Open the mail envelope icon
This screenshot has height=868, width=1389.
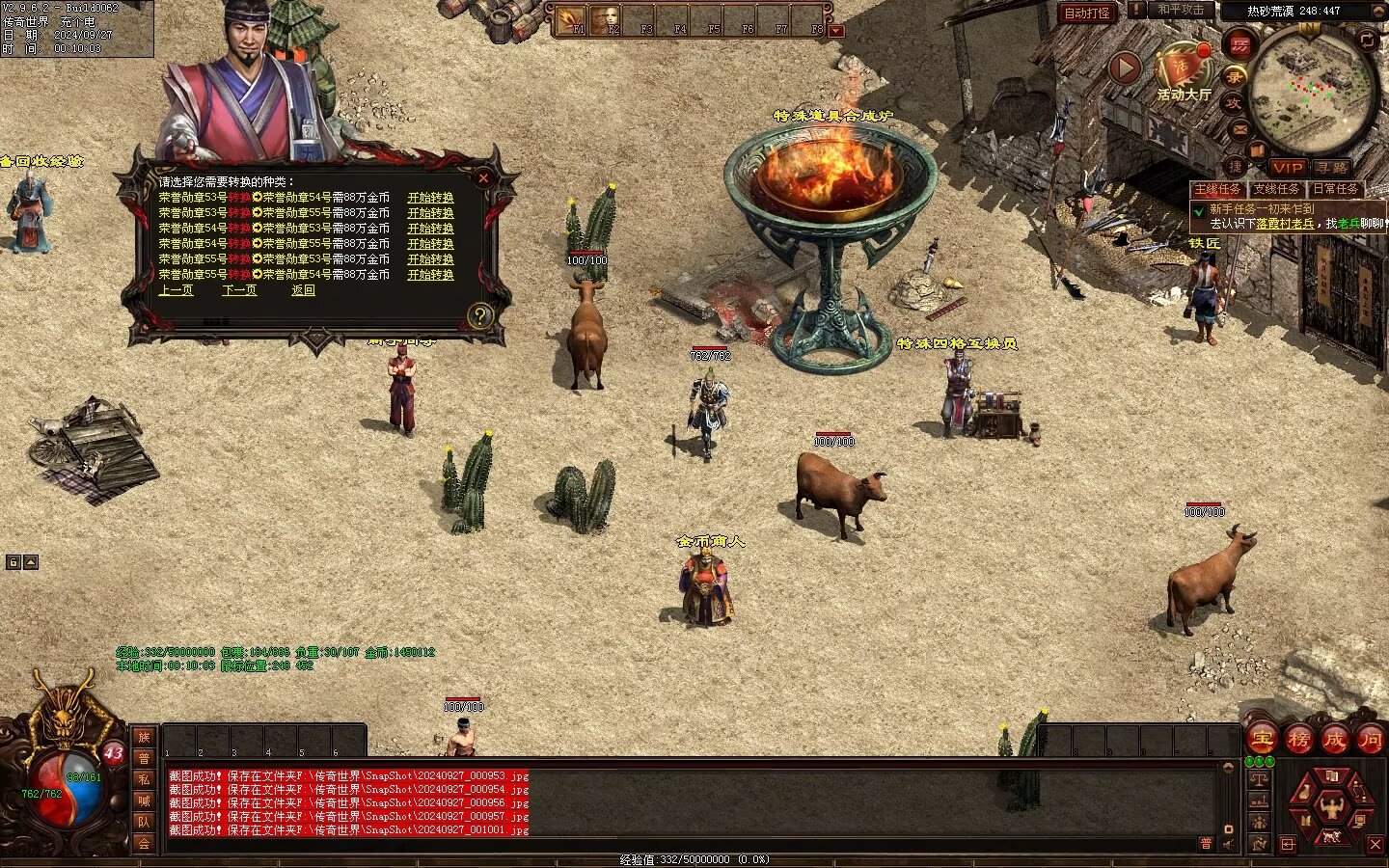(1240, 129)
